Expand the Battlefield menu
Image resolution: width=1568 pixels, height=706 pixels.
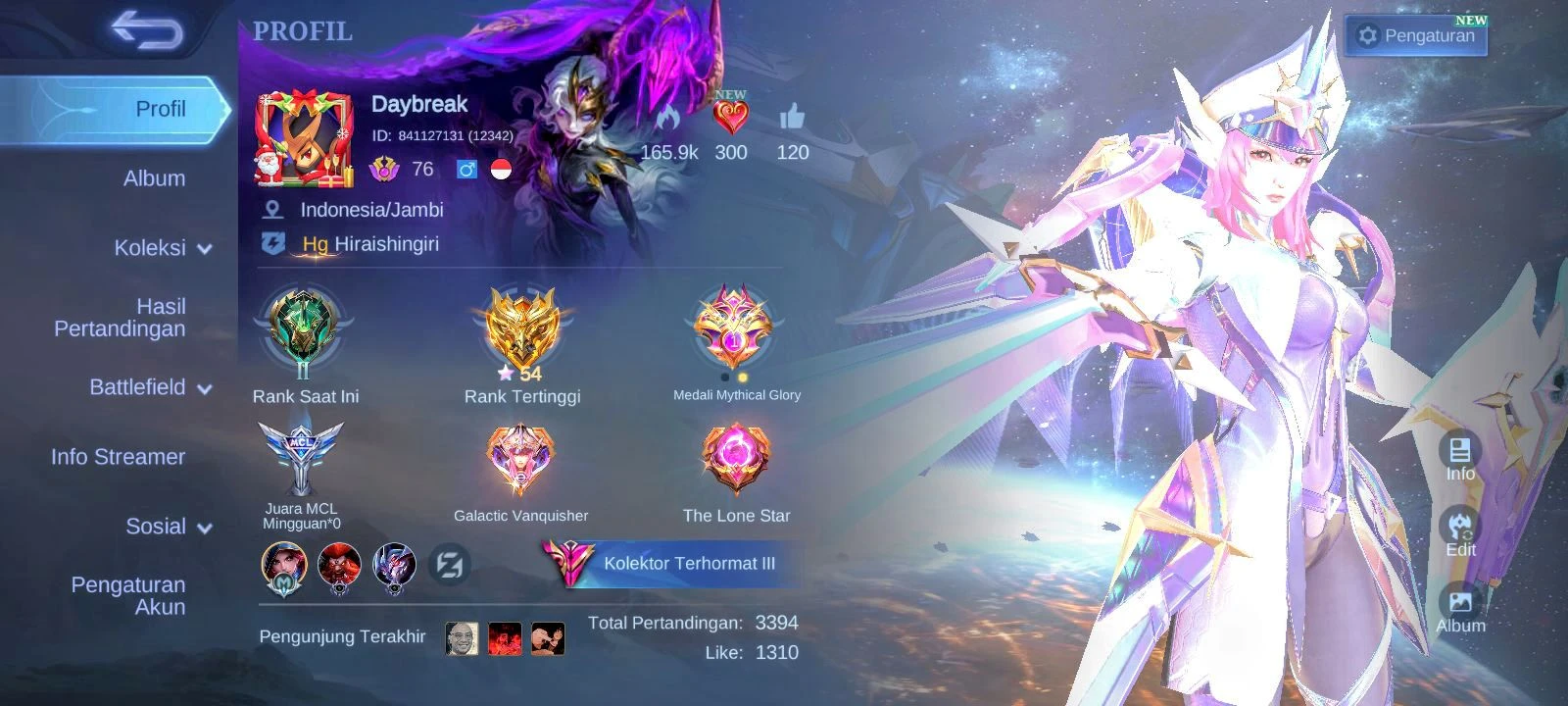click(151, 387)
